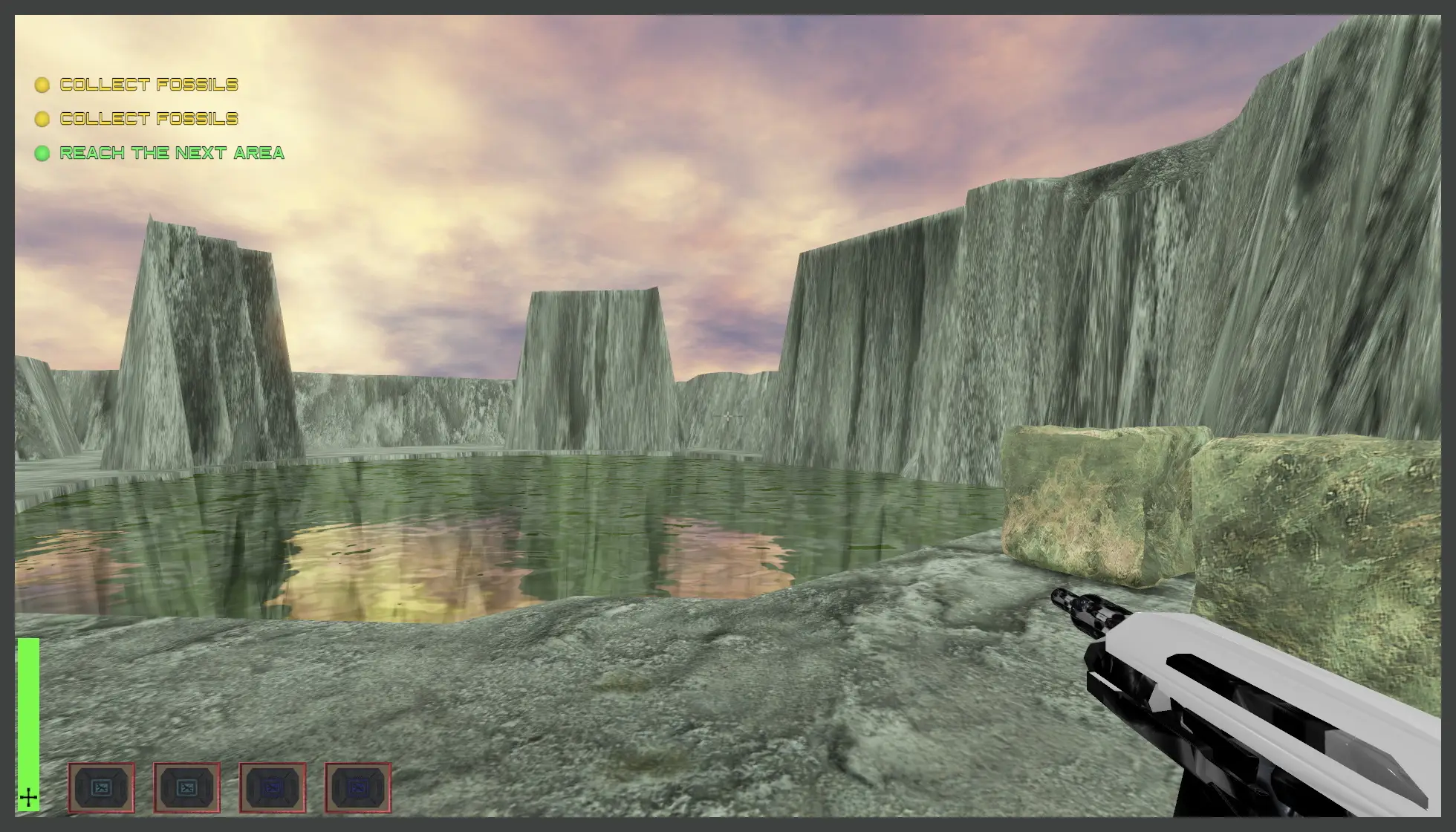Image resolution: width=1456 pixels, height=832 pixels.
Task: Select the Reach the Next Area objective
Action: coord(172,153)
